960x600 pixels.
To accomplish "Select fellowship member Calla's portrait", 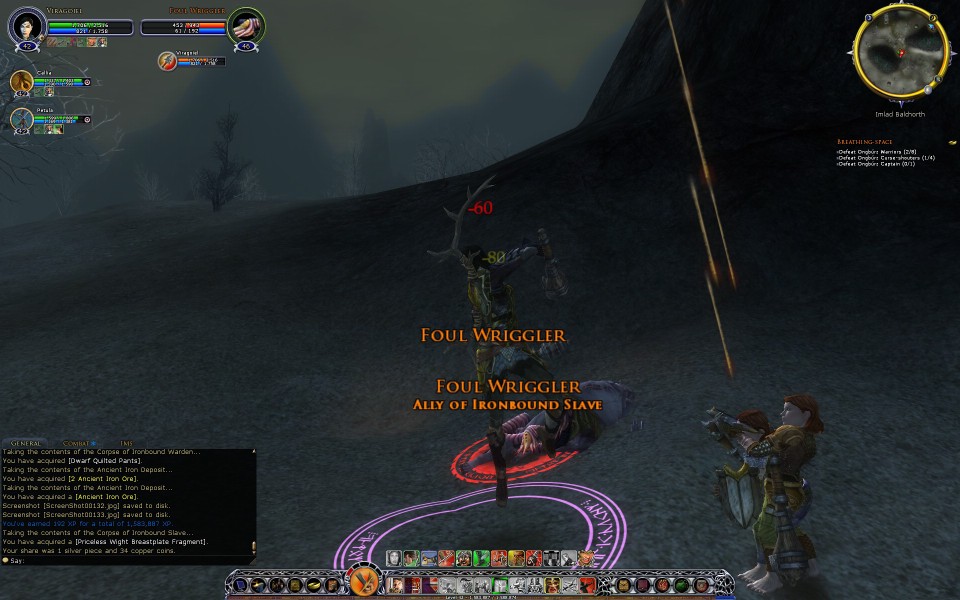I will click(x=22, y=82).
